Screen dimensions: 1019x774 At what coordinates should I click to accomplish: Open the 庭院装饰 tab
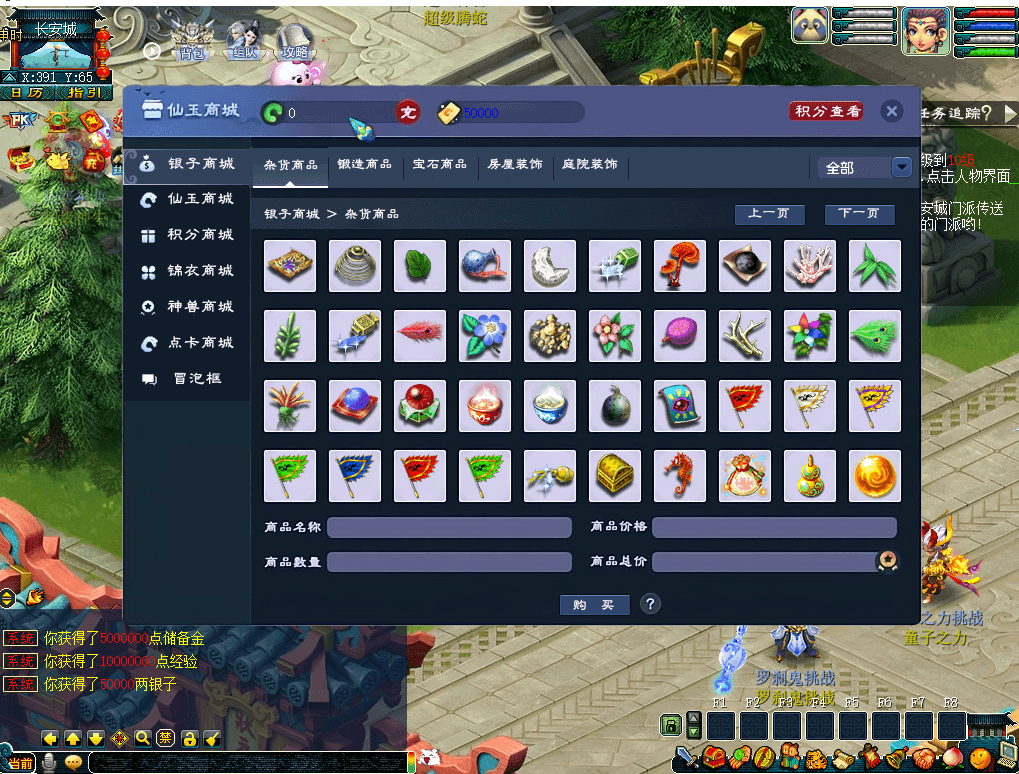point(590,164)
